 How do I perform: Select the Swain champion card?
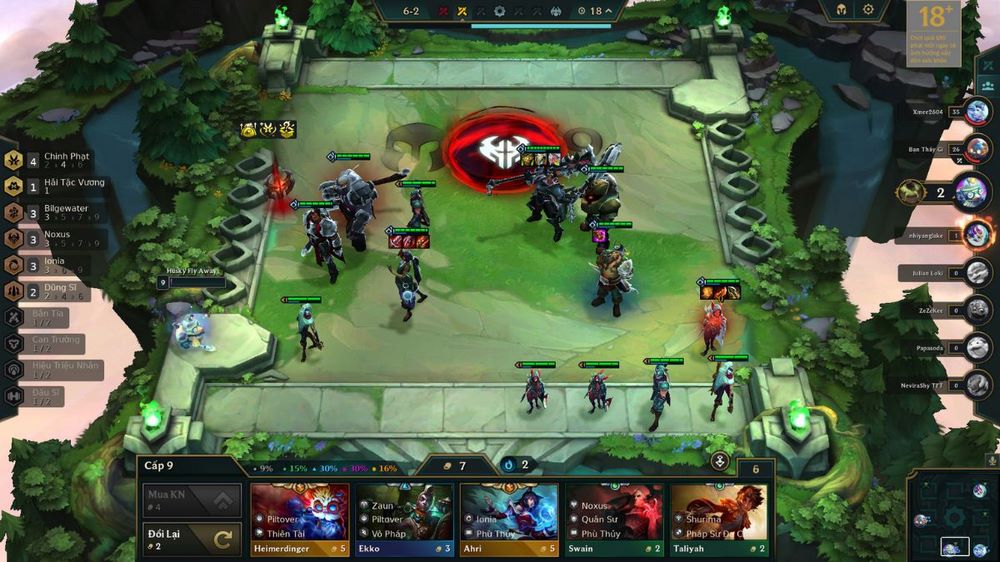click(x=614, y=518)
